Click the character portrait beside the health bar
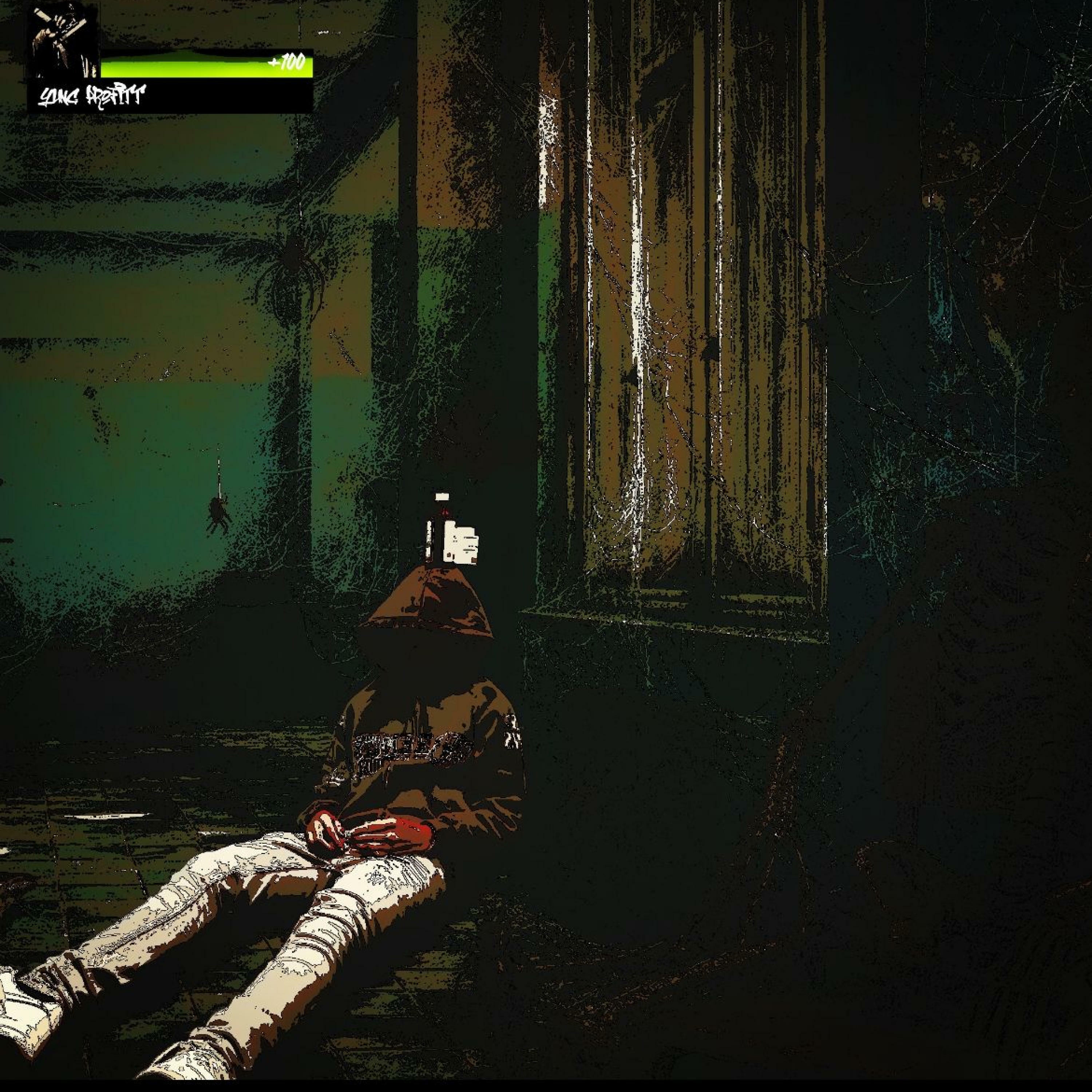 tap(63, 41)
